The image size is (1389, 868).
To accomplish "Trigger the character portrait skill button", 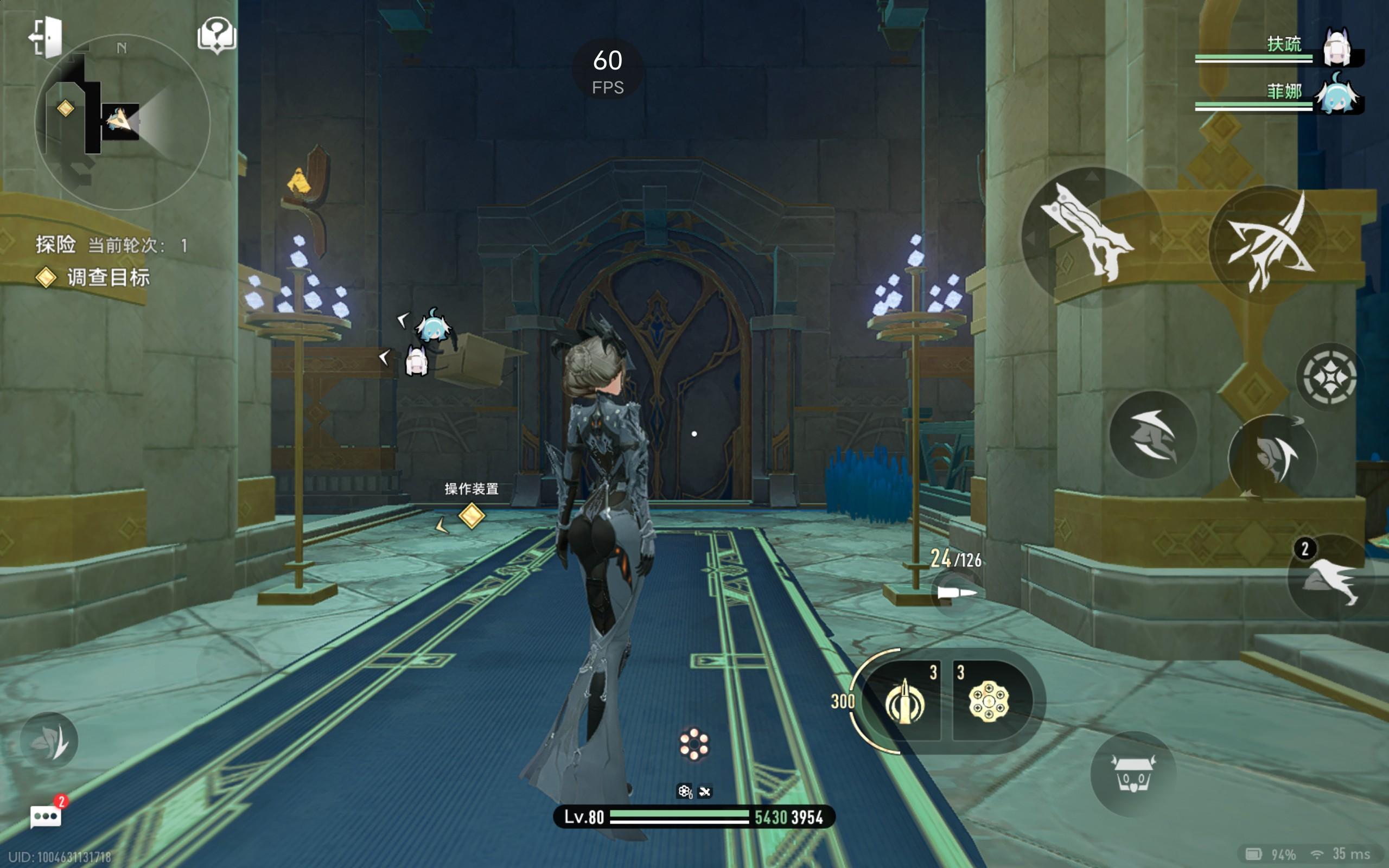I will [1273, 457].
